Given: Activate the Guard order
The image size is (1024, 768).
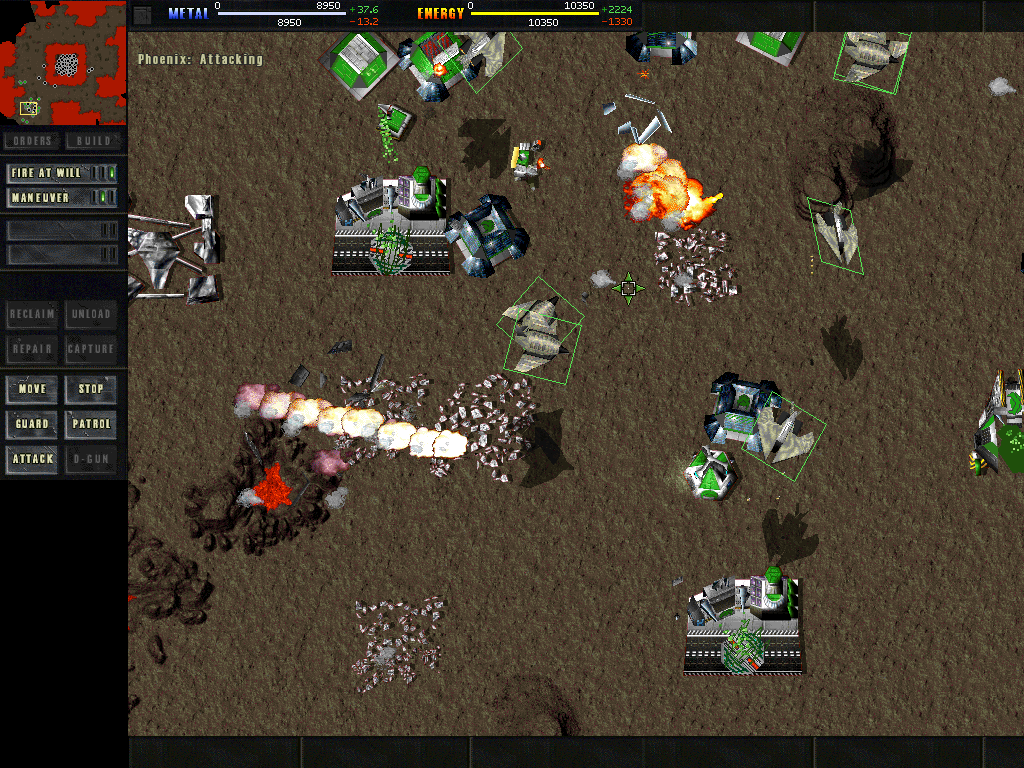Looking at the screenshot, I should [32, 424].
